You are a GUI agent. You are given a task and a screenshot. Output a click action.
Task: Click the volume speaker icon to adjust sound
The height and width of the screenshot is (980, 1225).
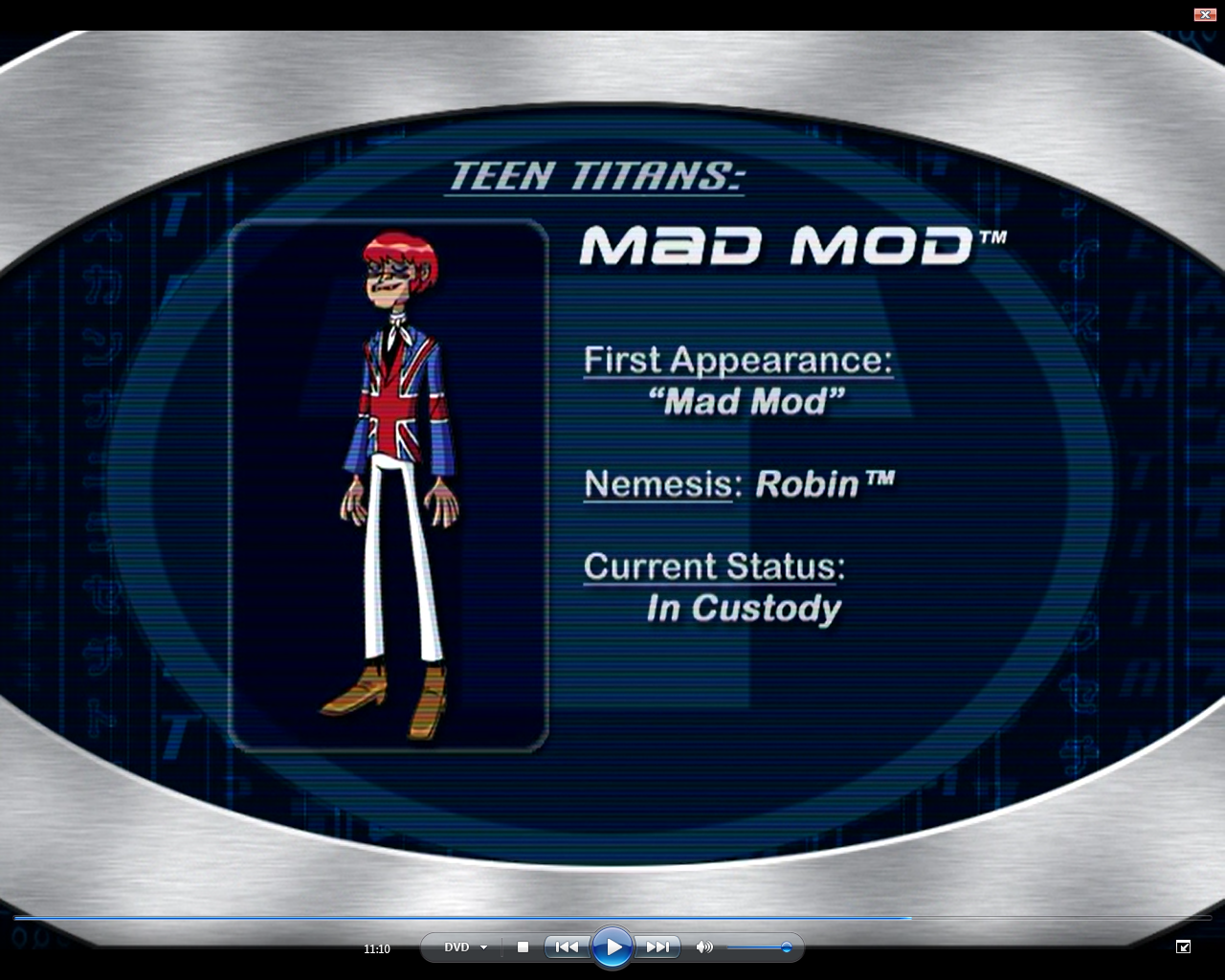[704, 947]
